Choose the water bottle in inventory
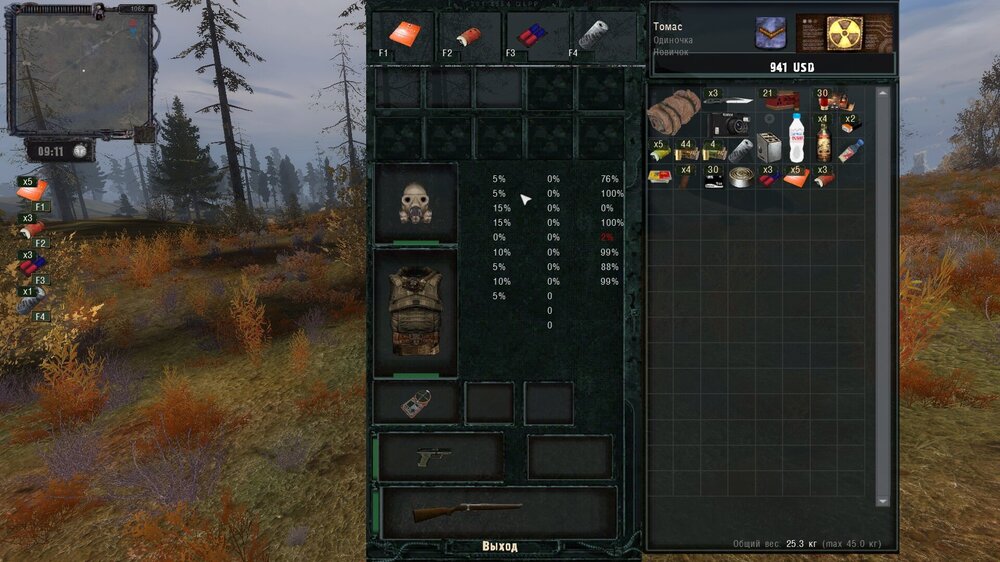Image resolution: width=1000 pixels, height=562 pixels. coord(797,137)
